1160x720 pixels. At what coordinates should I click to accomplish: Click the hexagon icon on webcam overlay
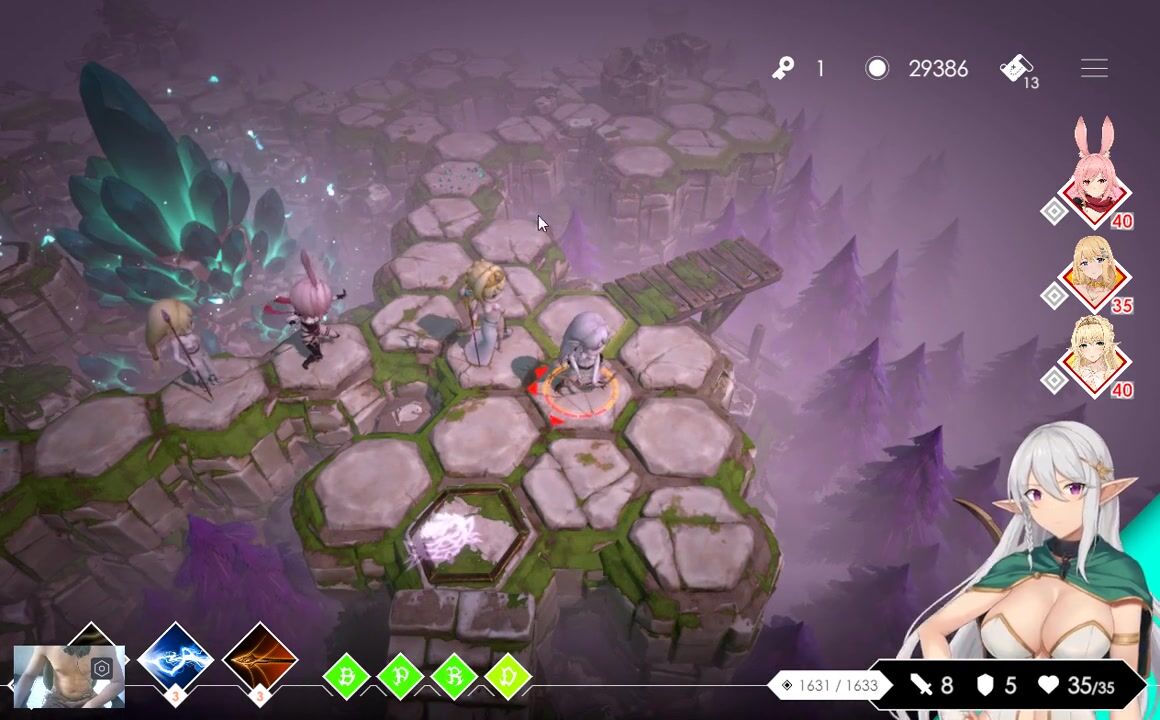[101, 668]
